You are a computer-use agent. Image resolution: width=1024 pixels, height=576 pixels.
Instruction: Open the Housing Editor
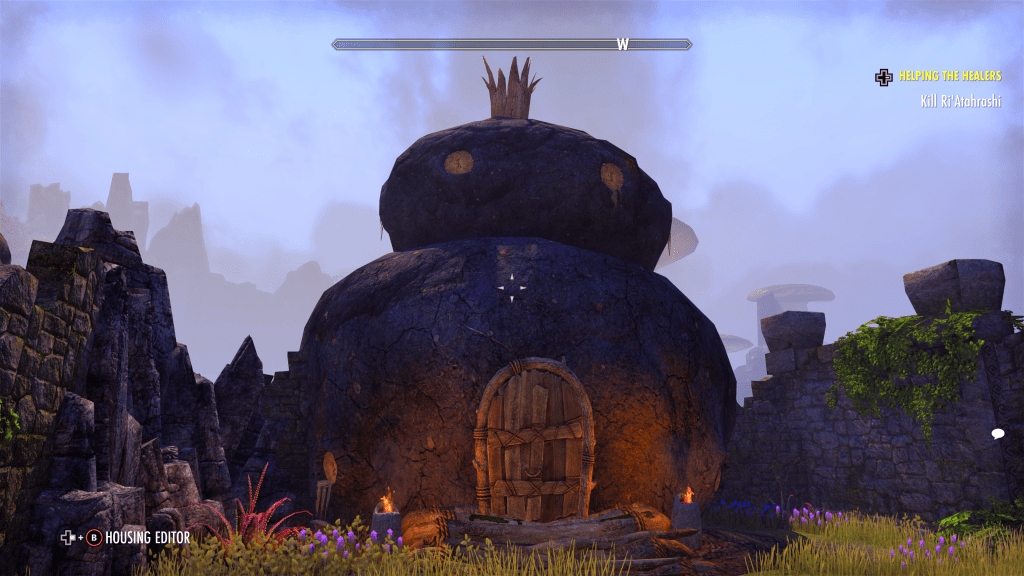click(147, 538)
